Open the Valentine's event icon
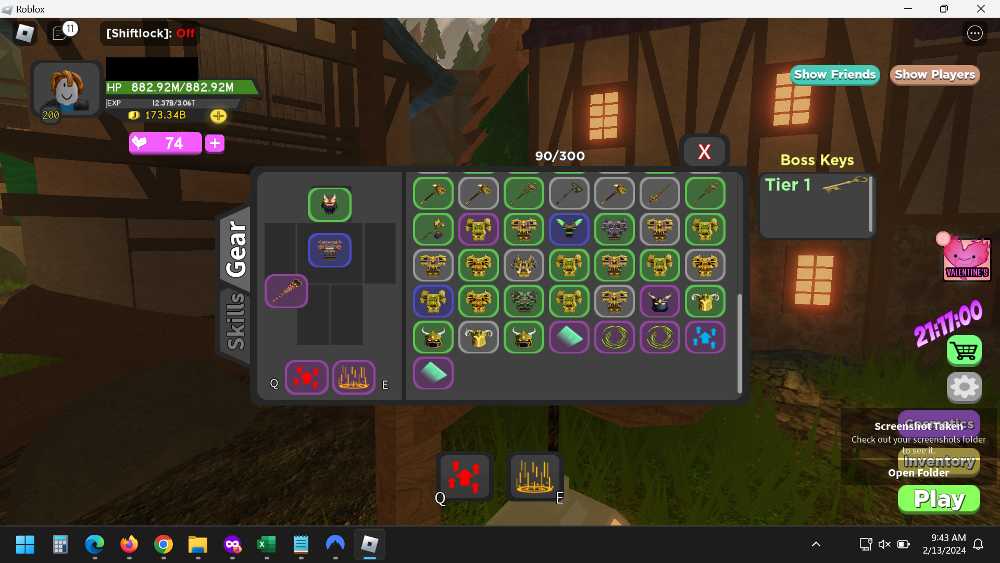The image size is (1000, 563). [966, 260]
